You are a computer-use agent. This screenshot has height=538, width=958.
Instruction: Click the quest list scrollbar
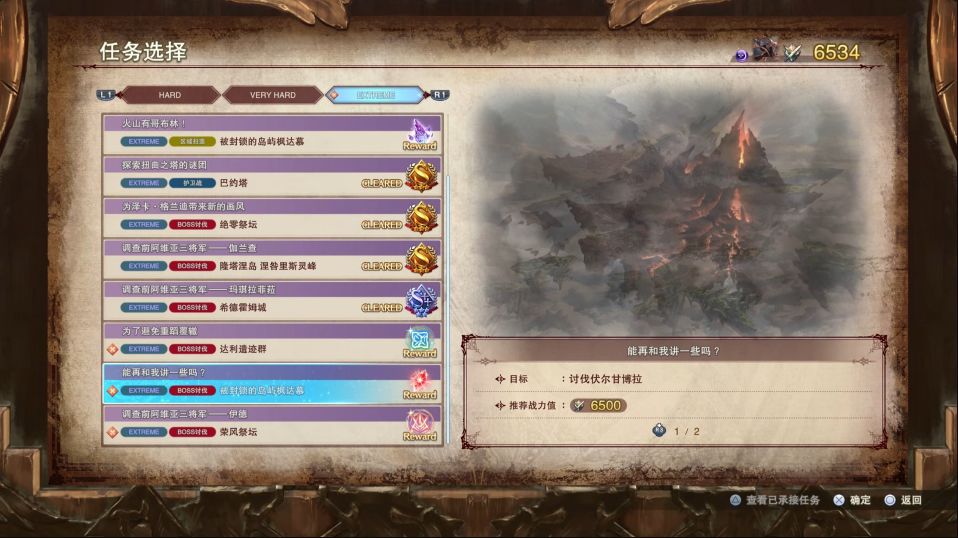[x=448, y=300]
